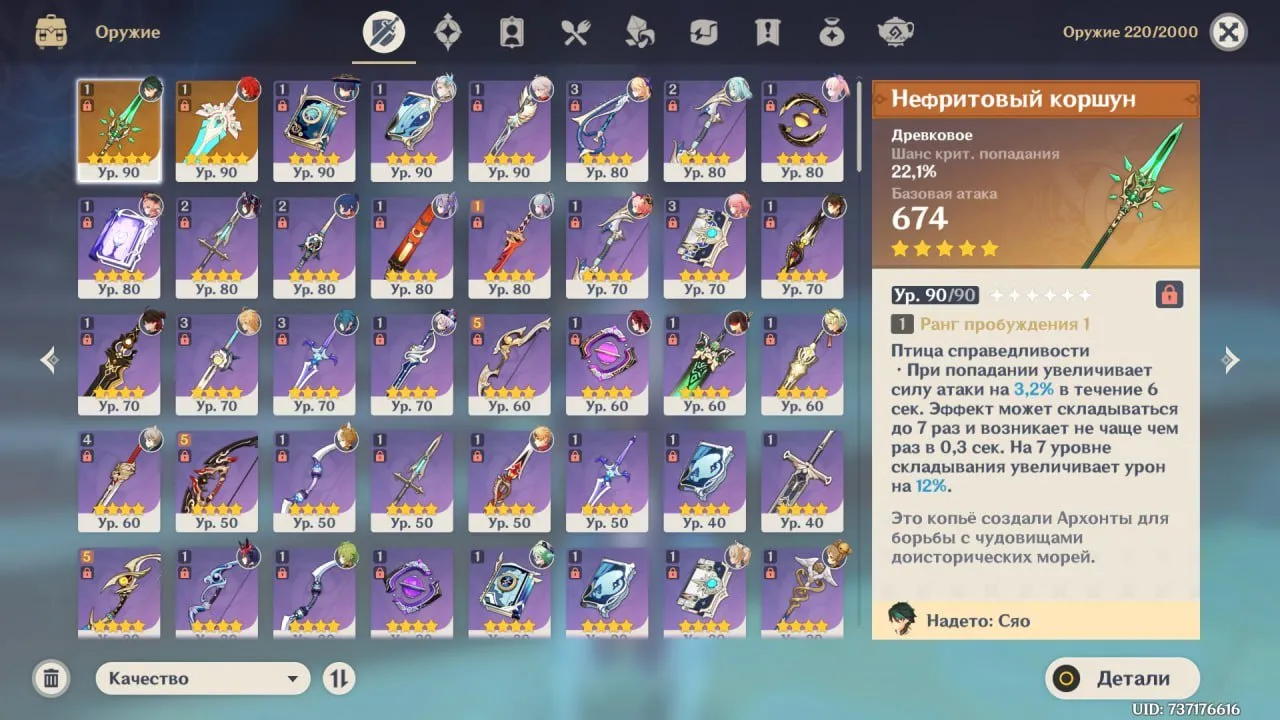
Task: Switch to the Food items tab
Action: 575,30
